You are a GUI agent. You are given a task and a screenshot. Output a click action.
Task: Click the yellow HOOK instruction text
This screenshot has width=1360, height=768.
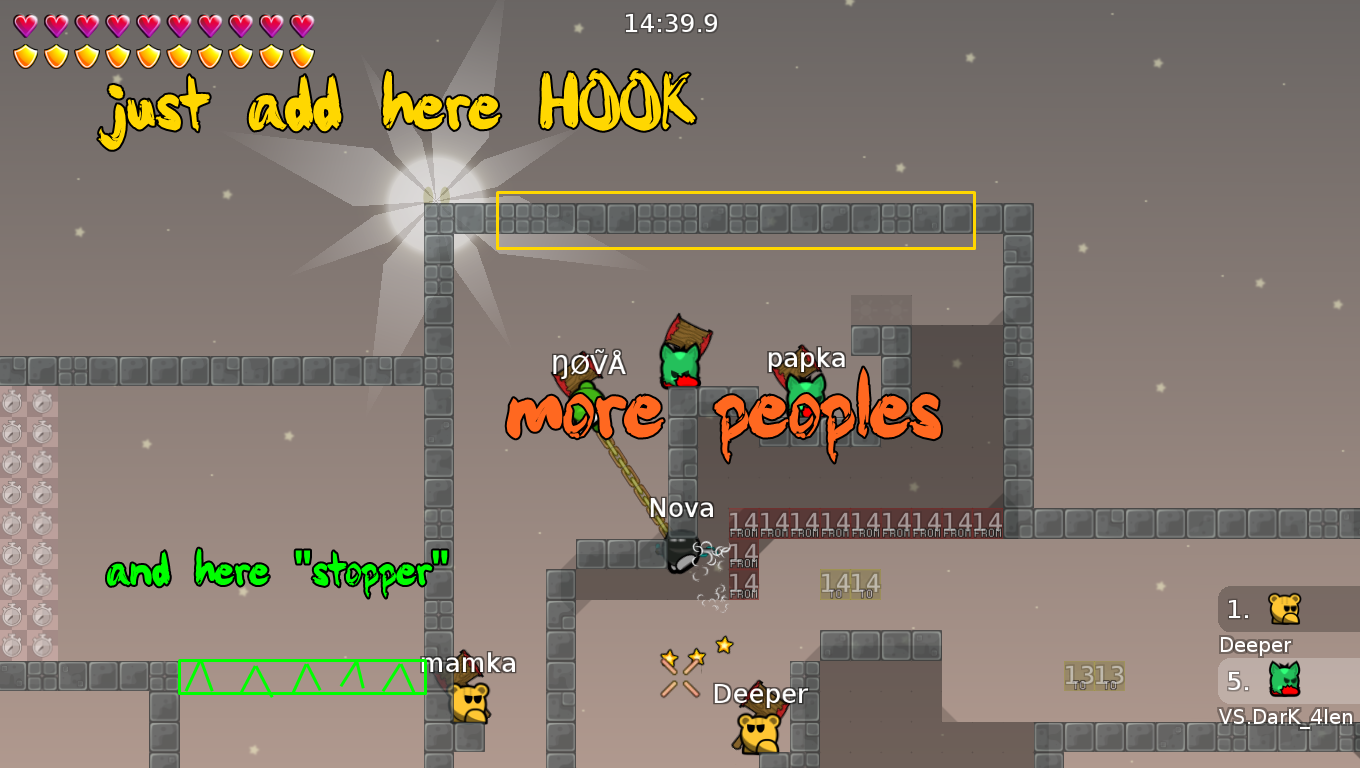(x=395, y=107)
